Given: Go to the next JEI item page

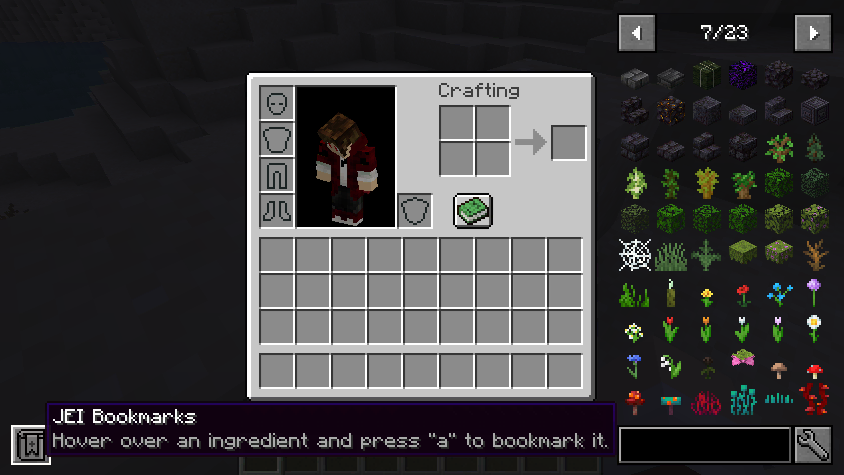Looking at the screenshot, I should click(x=813, y=33).
